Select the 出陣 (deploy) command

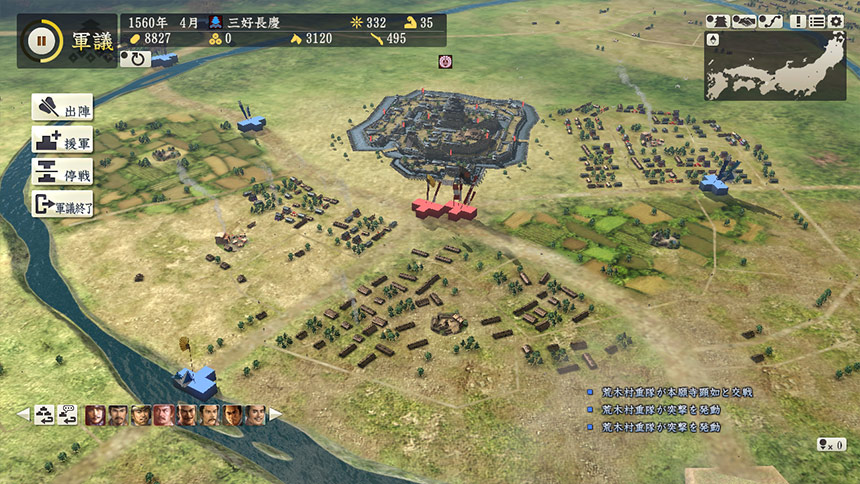pyautogui.click(x=63, y=108)
